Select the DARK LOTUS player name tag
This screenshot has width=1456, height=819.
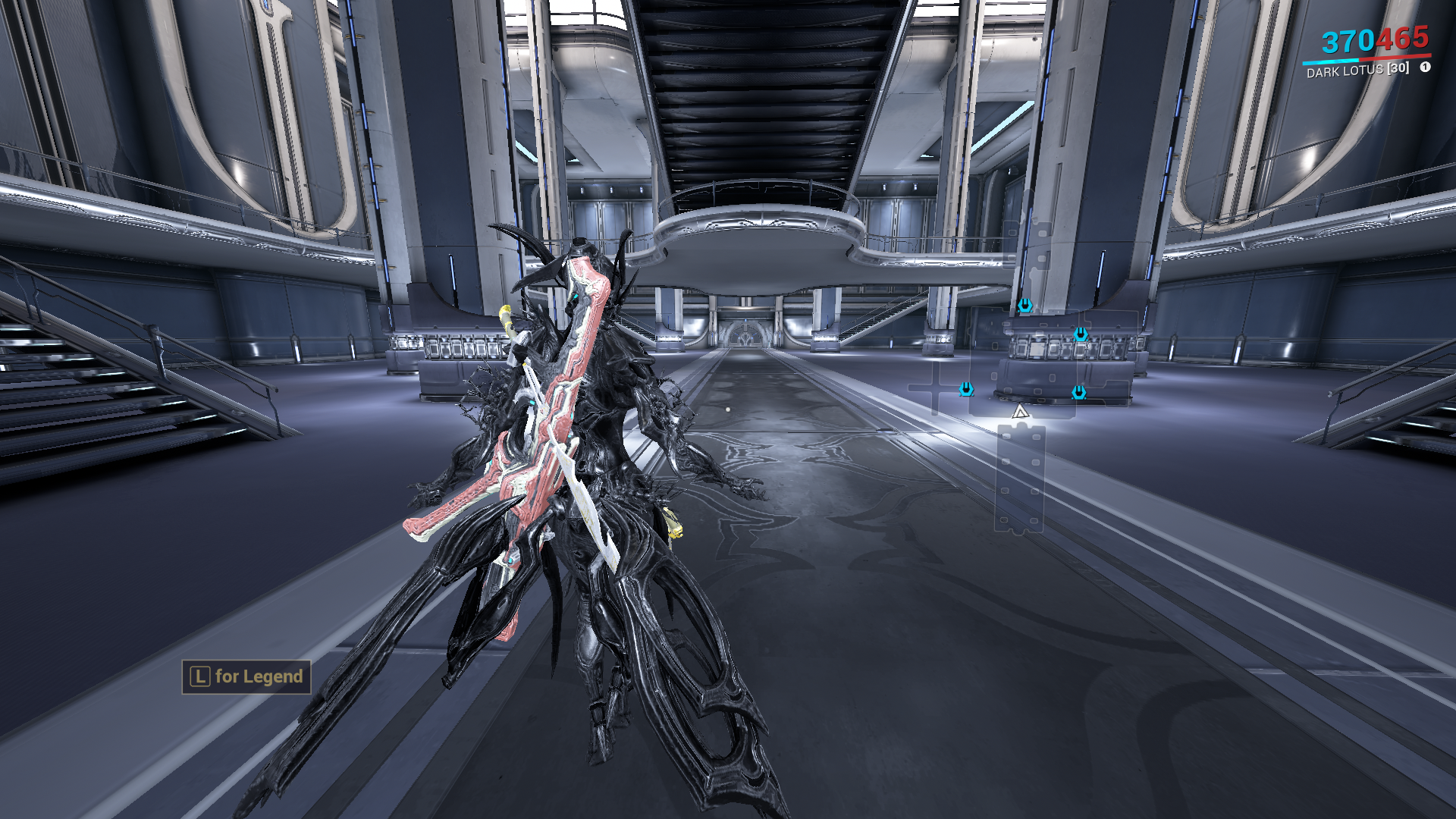(1357, 70)
